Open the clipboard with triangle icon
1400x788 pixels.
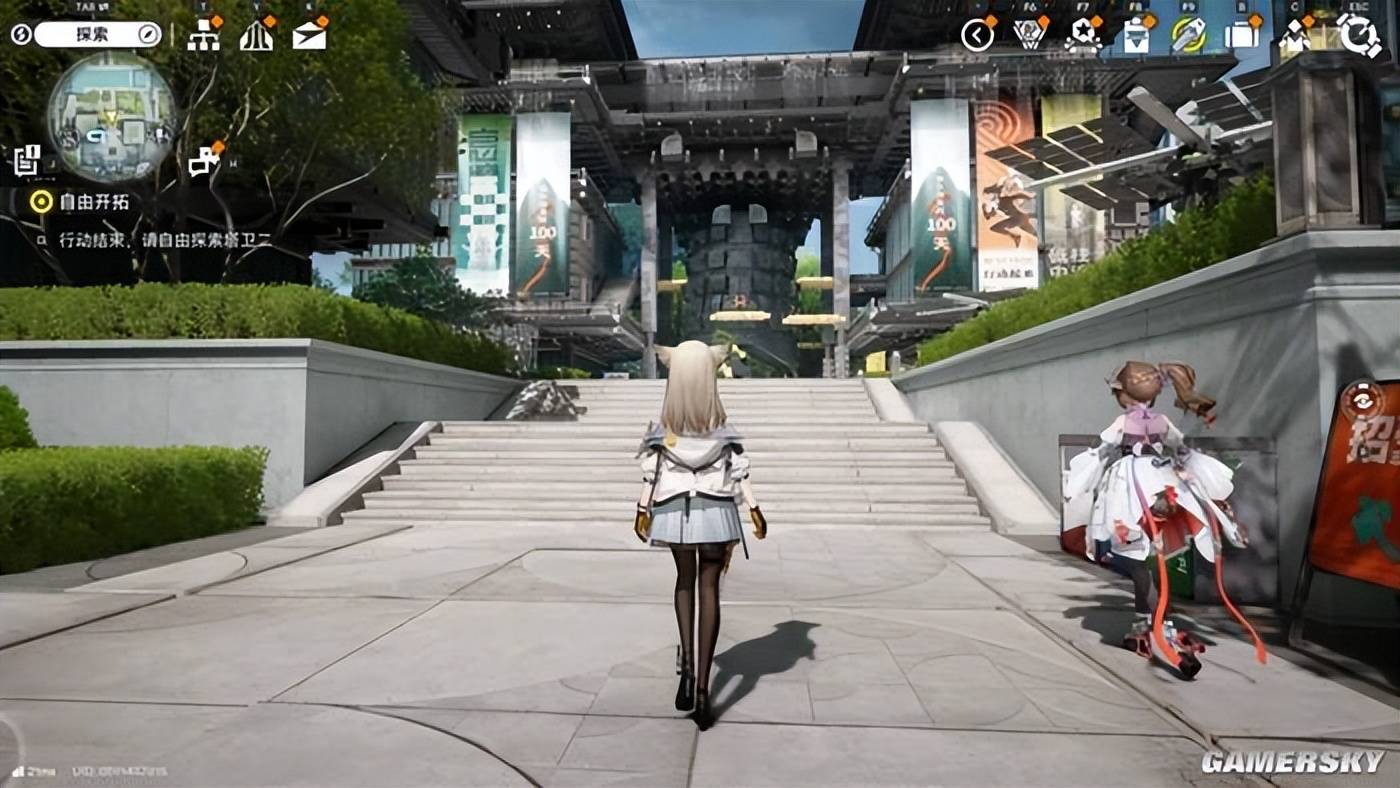pos(1137,35)
